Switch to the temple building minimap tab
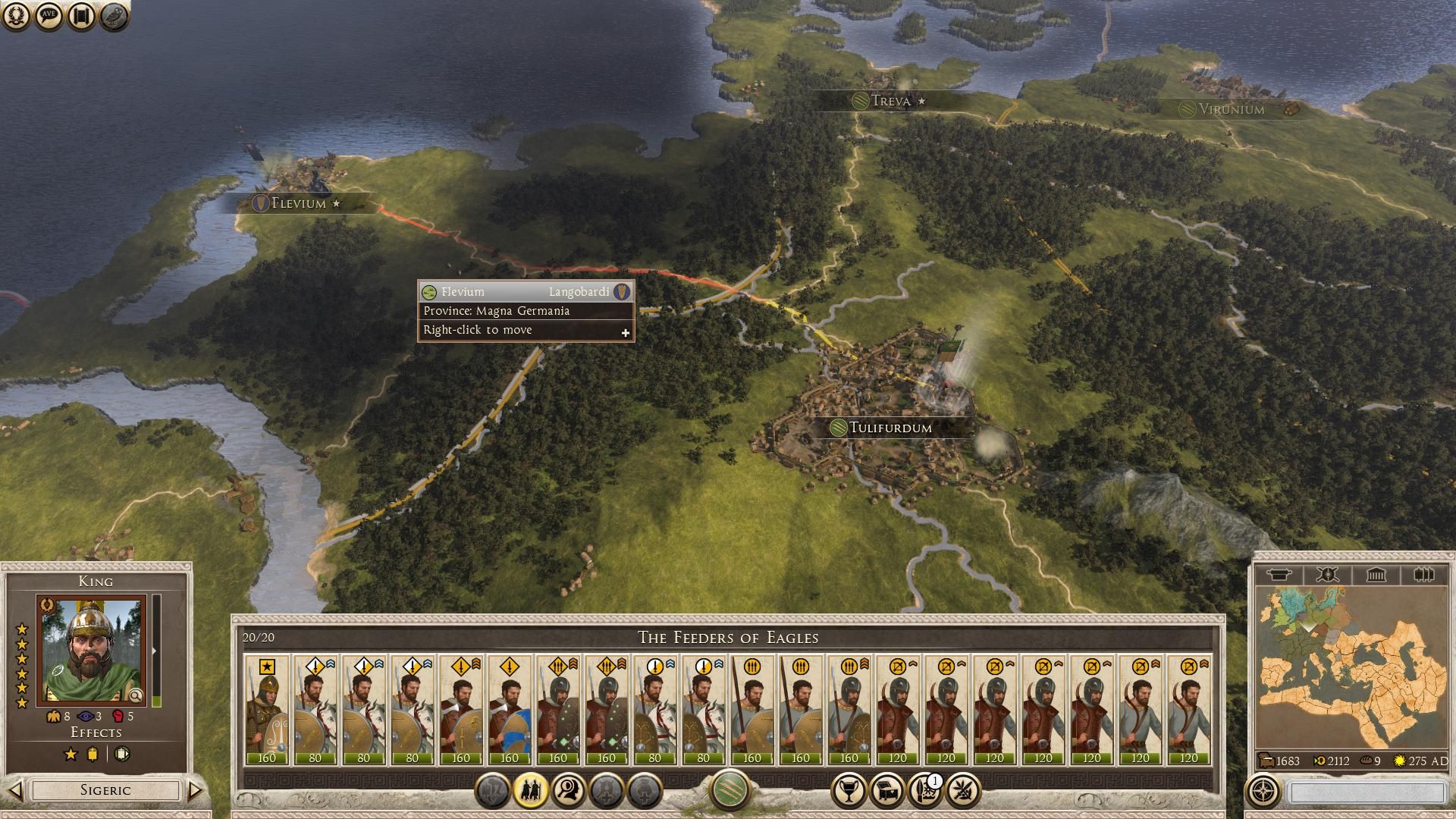The width and height of the screenshot is (1456, 819). tap(1376, 575)
